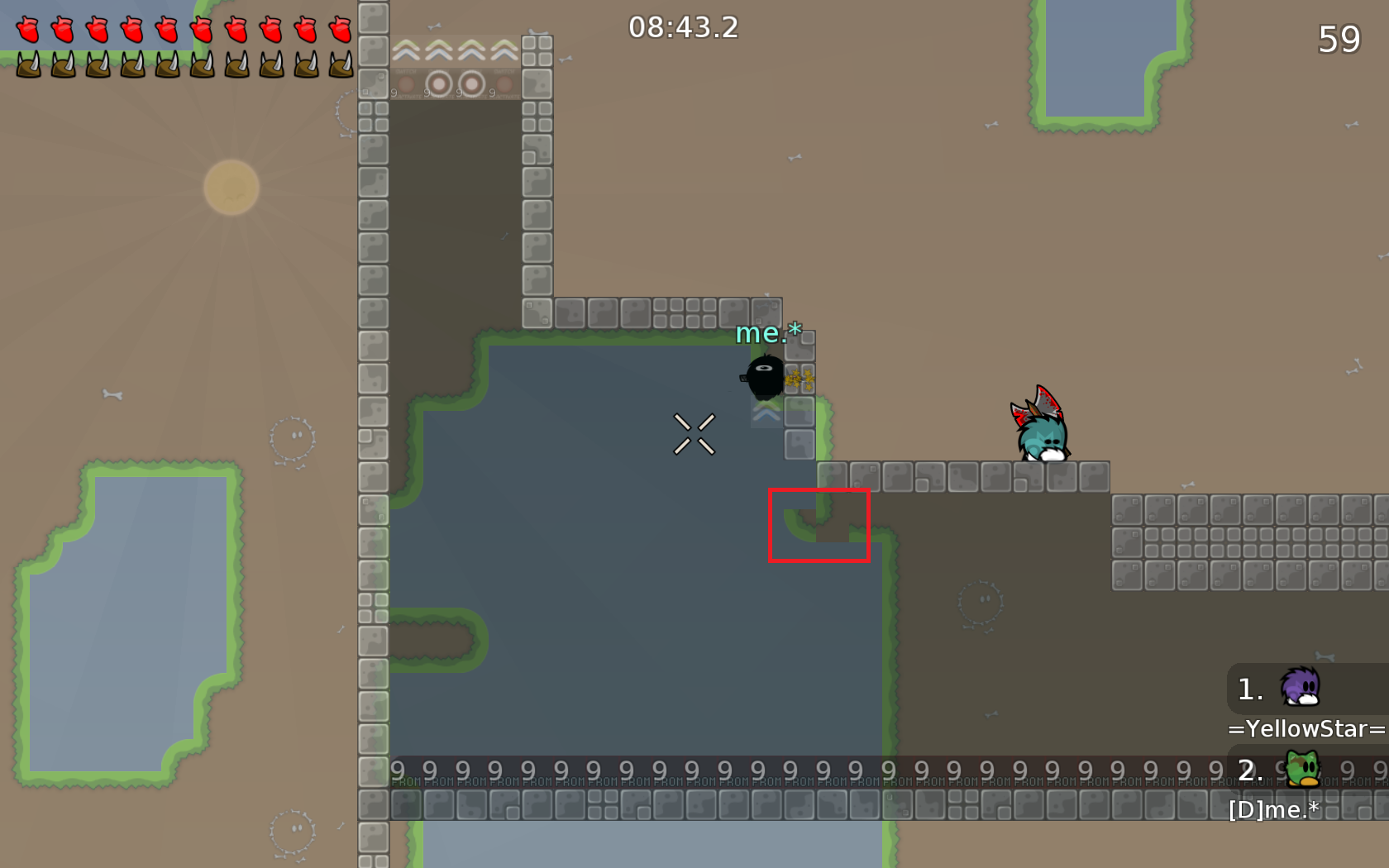The width and height of the screenshot is (1389, 868).
Task: Click the FPS counter showing 59
Action: [1339, 38]
